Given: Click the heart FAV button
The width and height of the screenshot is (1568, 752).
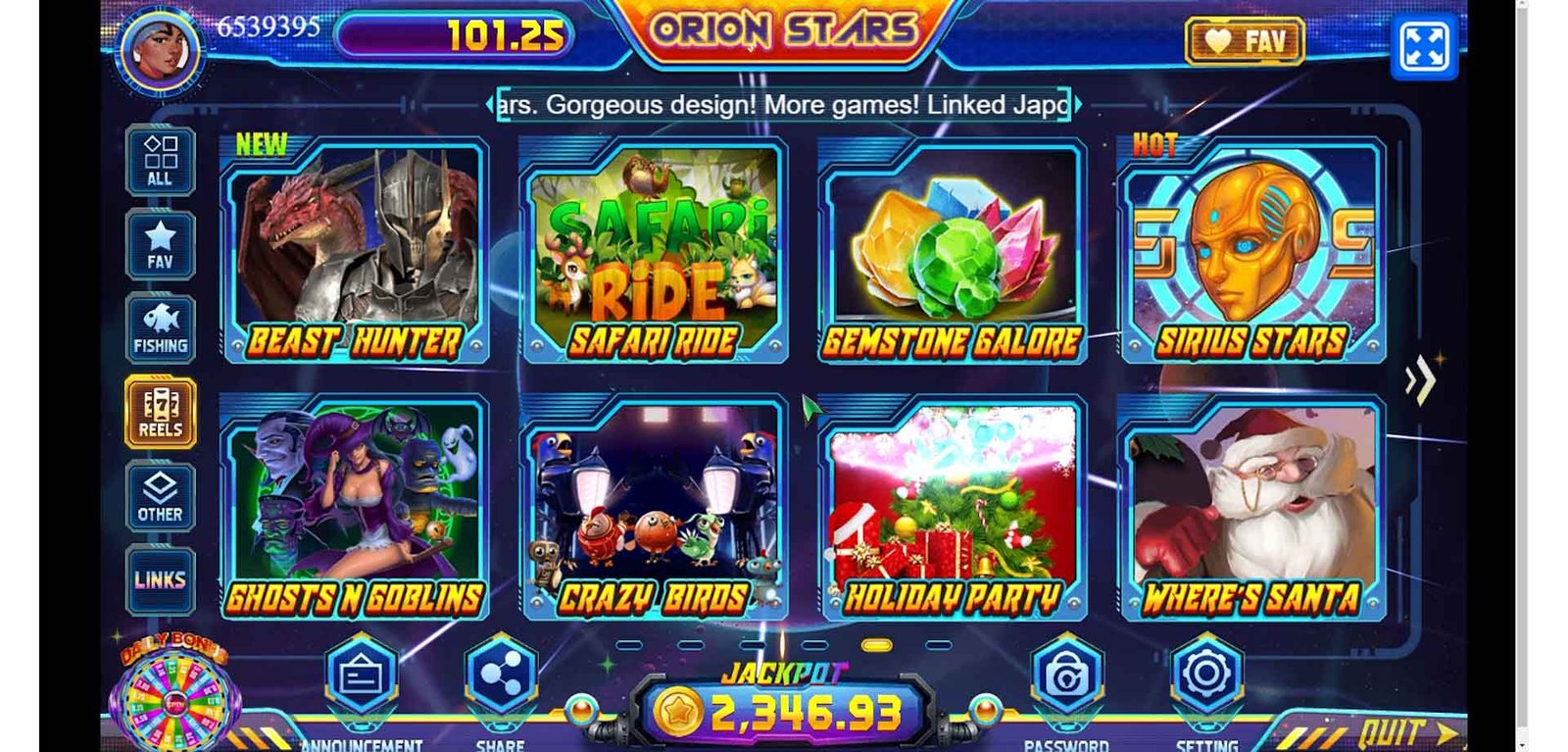Looking at the screenshot, I should [x=1245, y=41].
